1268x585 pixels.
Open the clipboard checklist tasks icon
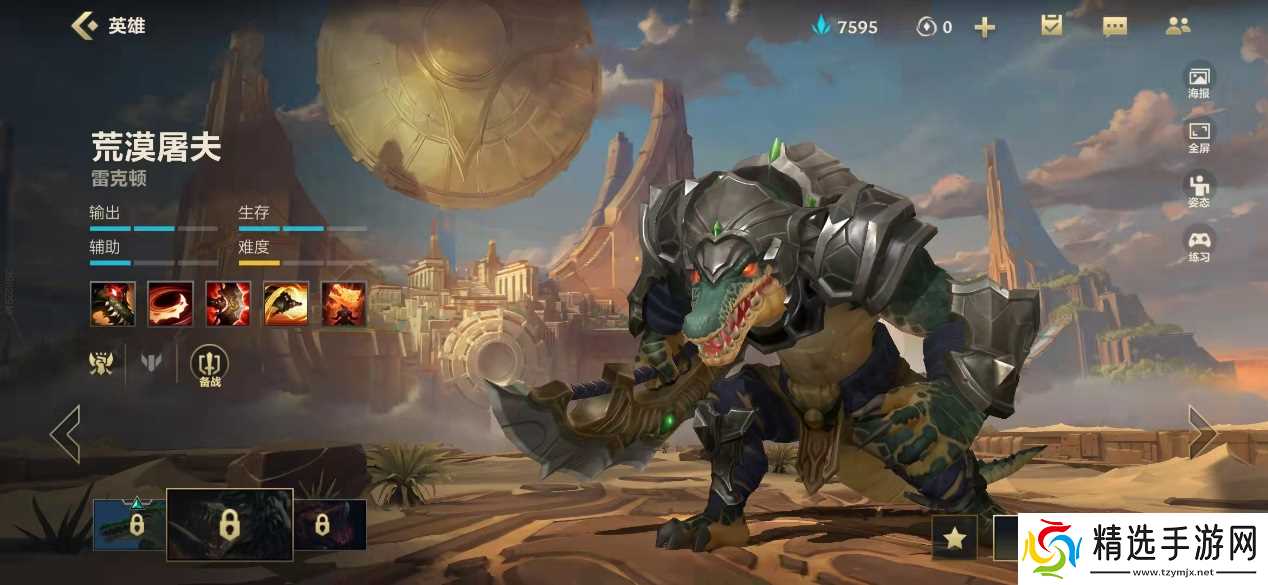[x=1051, y=26]
